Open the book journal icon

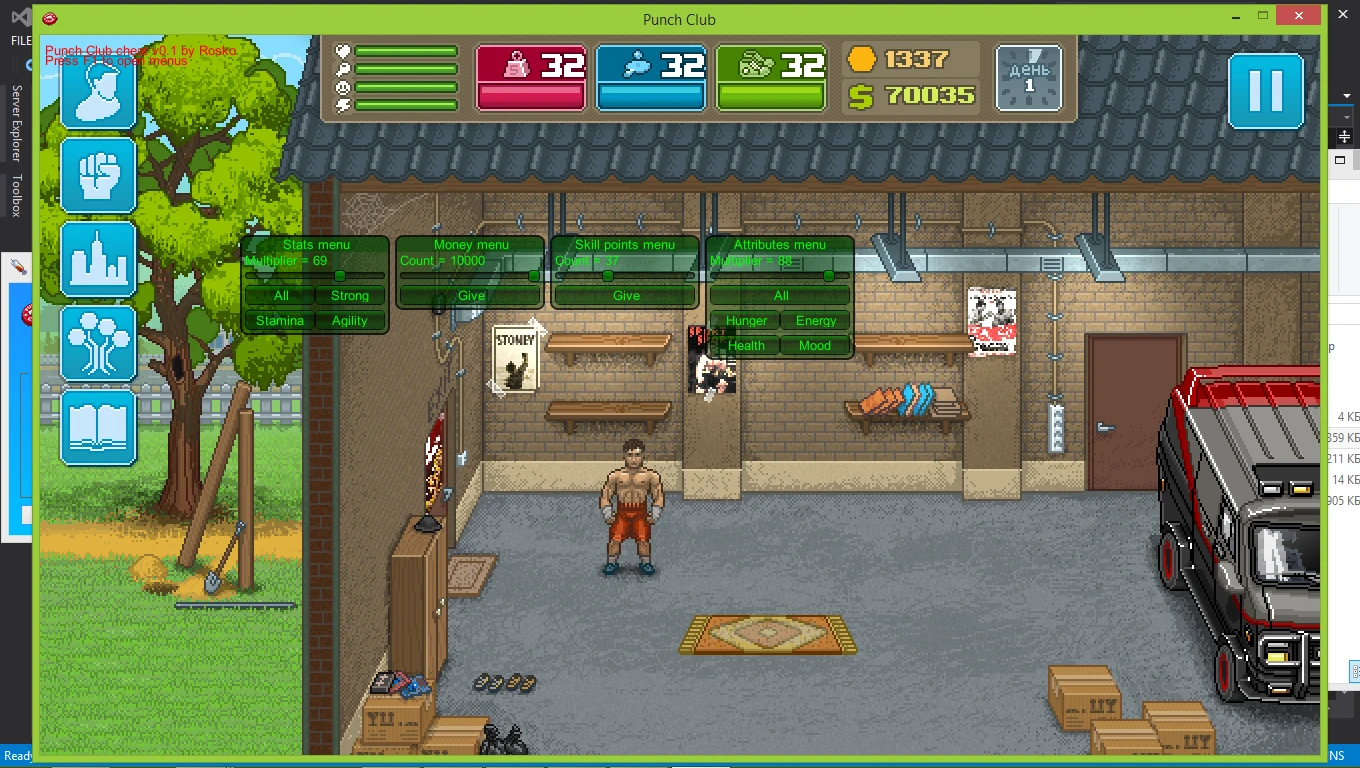coord(97,427)
